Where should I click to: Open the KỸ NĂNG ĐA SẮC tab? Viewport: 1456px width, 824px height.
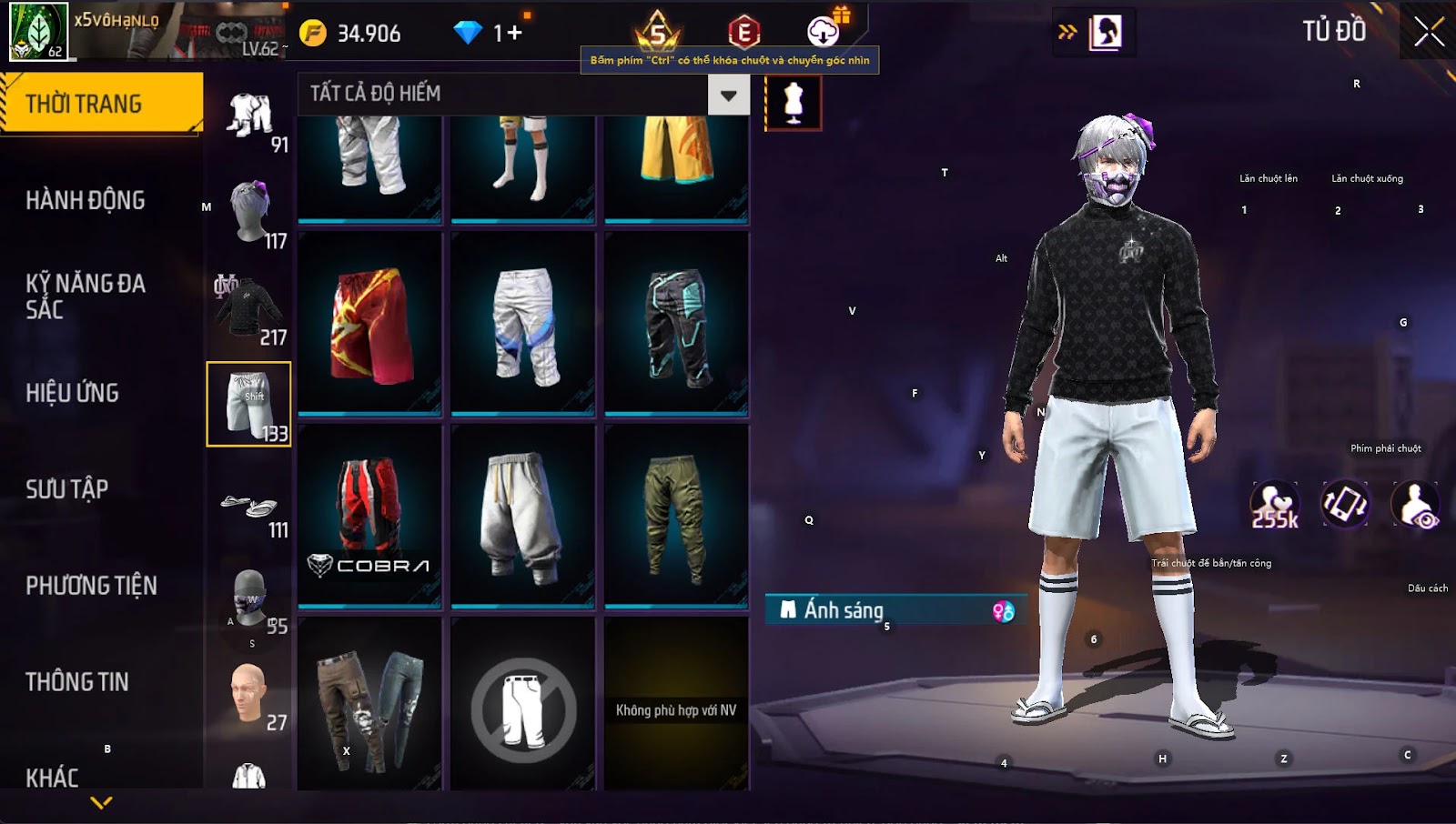[86, 296]
